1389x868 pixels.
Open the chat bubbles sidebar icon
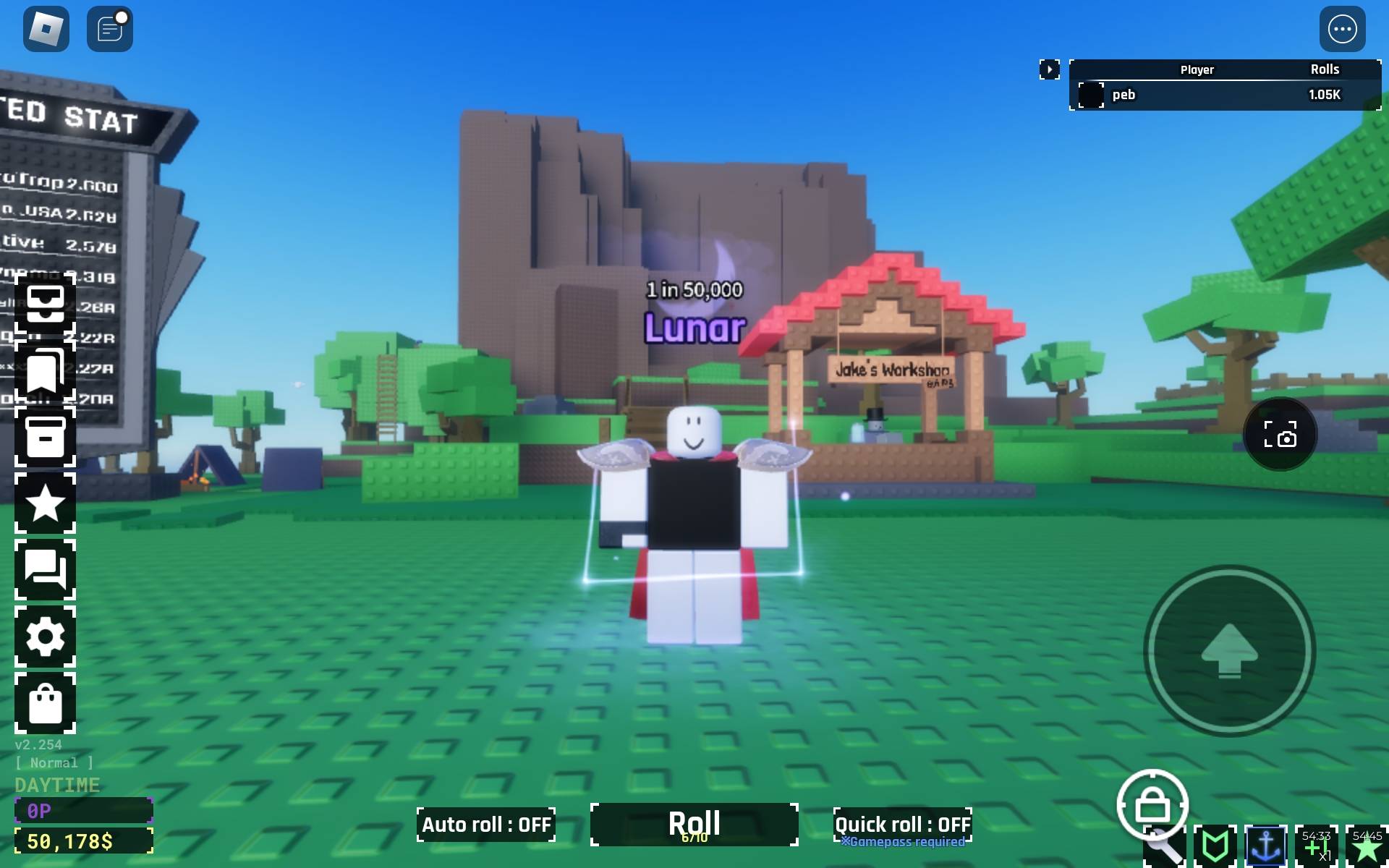[x=45, y=569]
